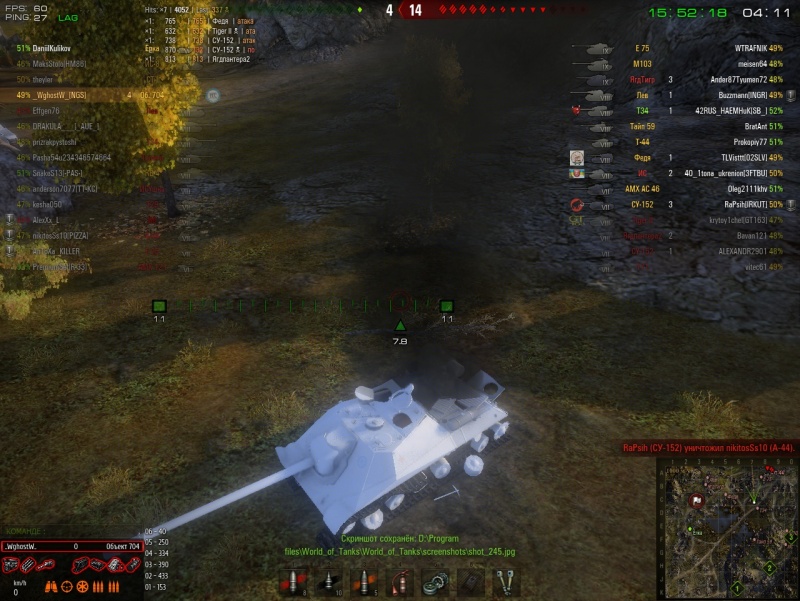Select the first shell type with 8 rounds
Image resolution: width=800 pixels, height=601 pixels.
295,581
